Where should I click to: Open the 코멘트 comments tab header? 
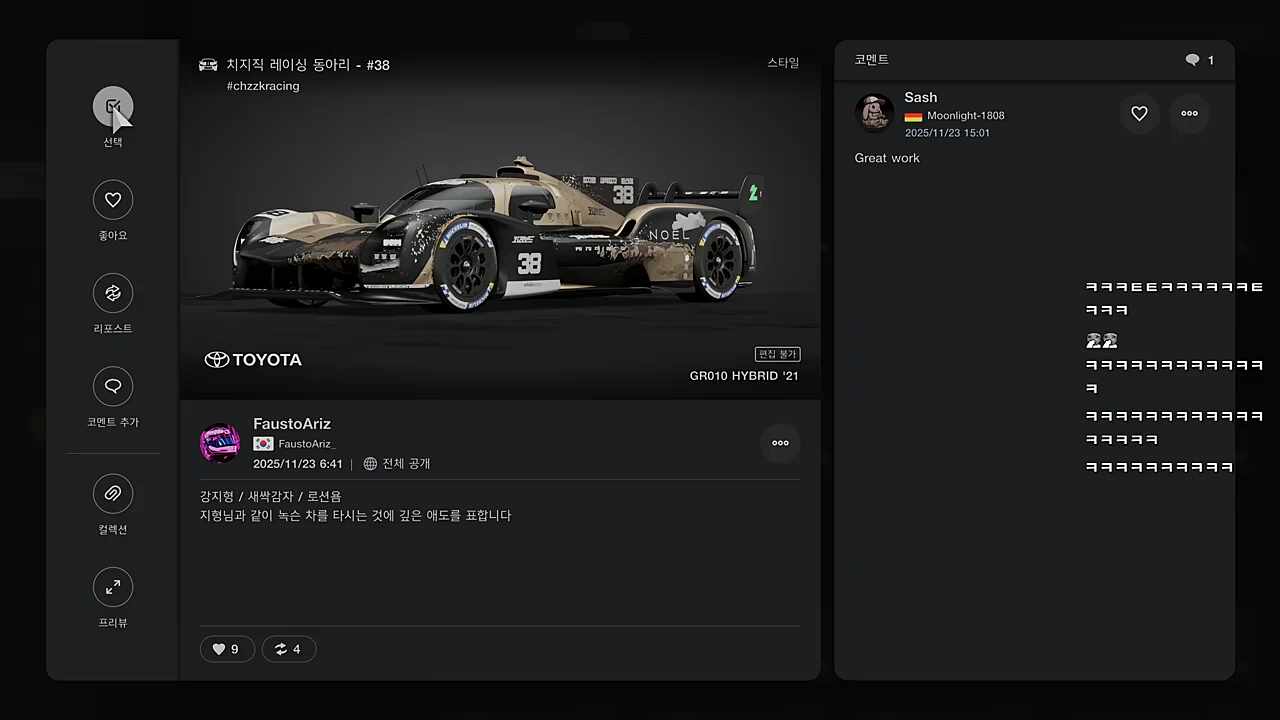pyautogui.click(x=871, y=59)
